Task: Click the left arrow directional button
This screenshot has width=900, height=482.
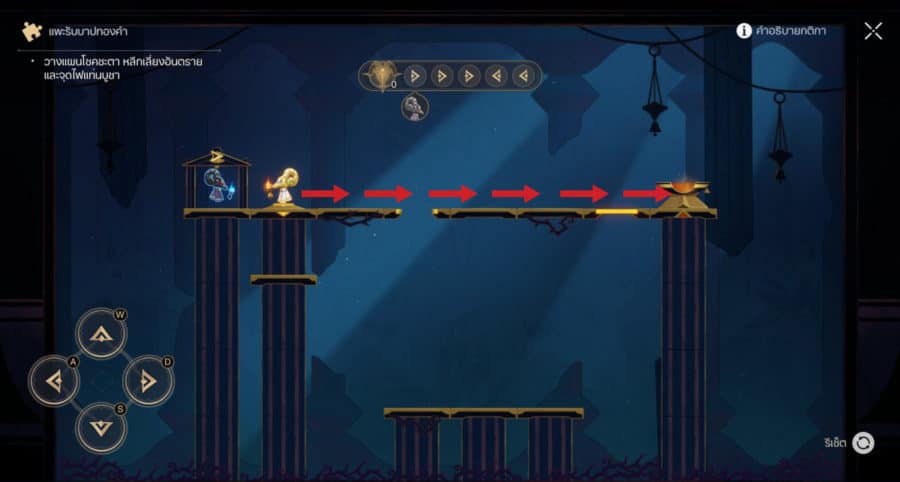Action: (x=53, y=380)
